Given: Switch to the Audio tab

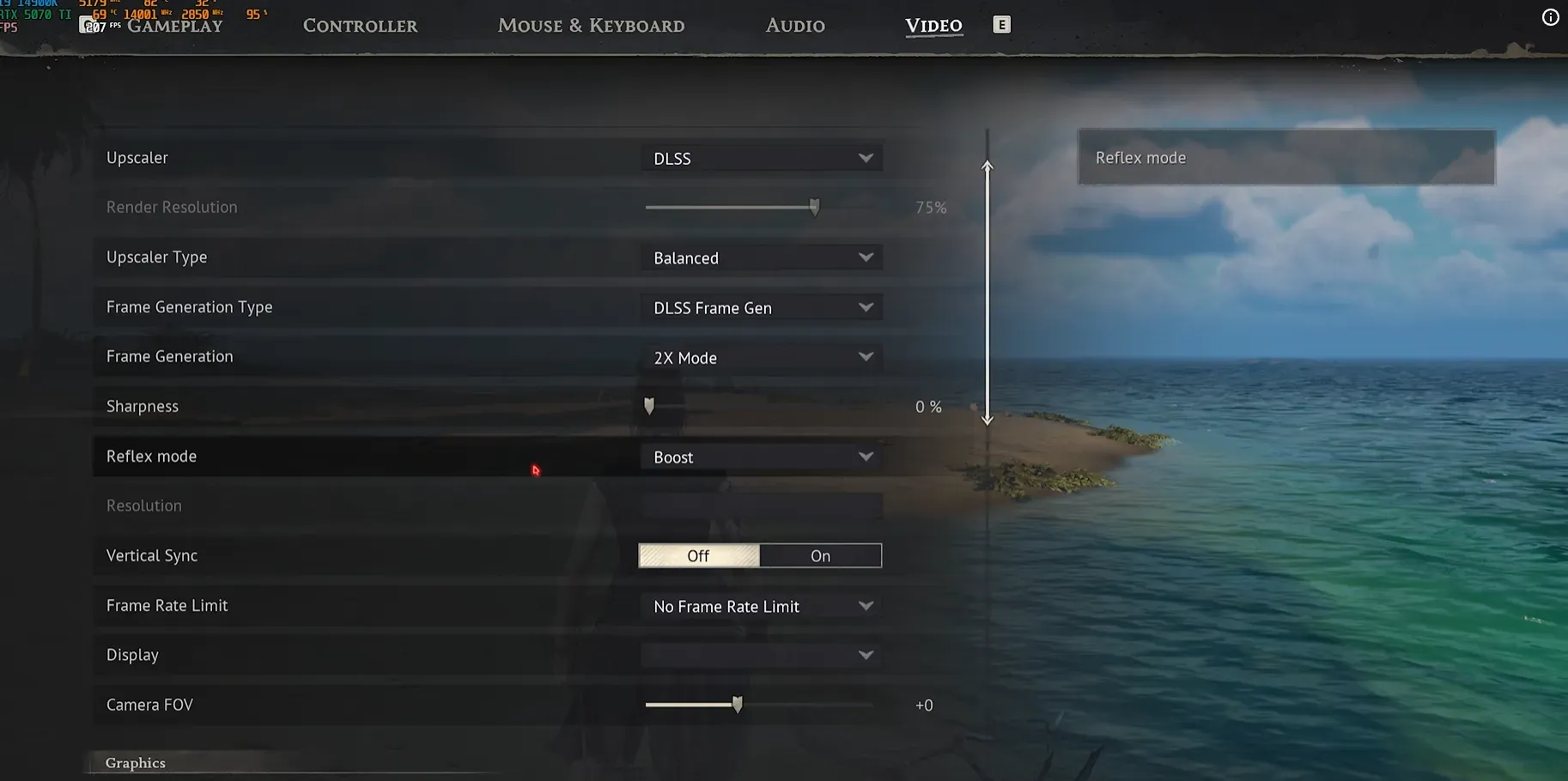Looking at the screenshot, I should coord(794,25).
